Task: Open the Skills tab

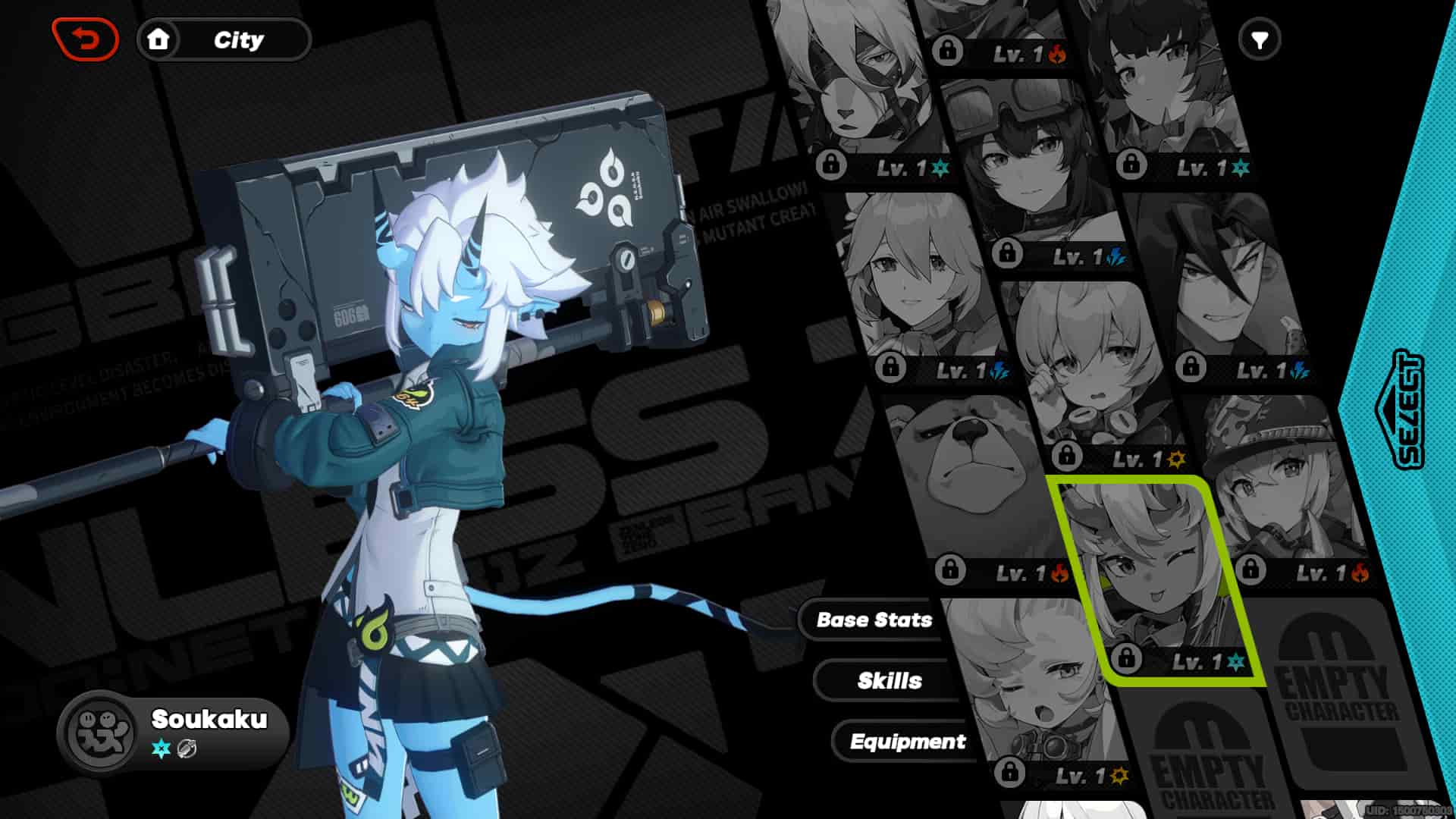Action: point(891,681)
